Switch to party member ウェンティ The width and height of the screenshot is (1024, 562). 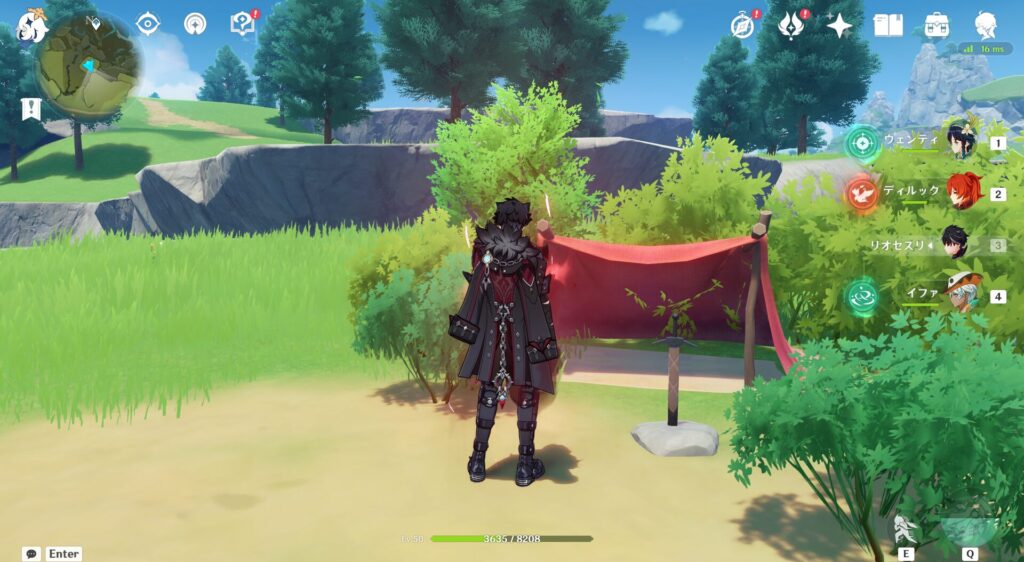962,142
